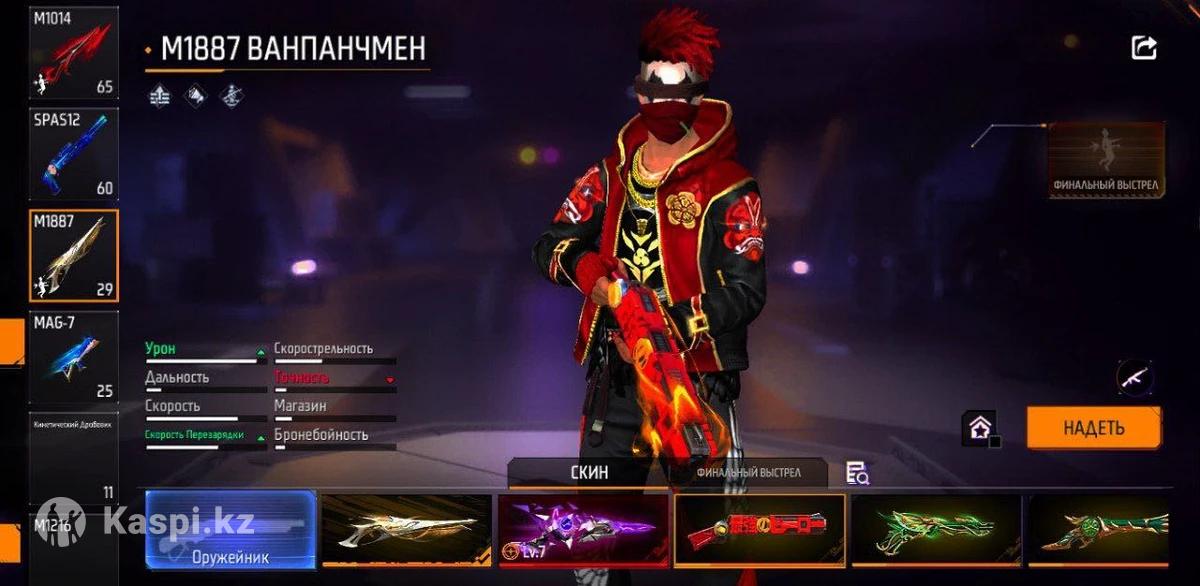Pick the red One Punch Man skin

coord(759,530)
